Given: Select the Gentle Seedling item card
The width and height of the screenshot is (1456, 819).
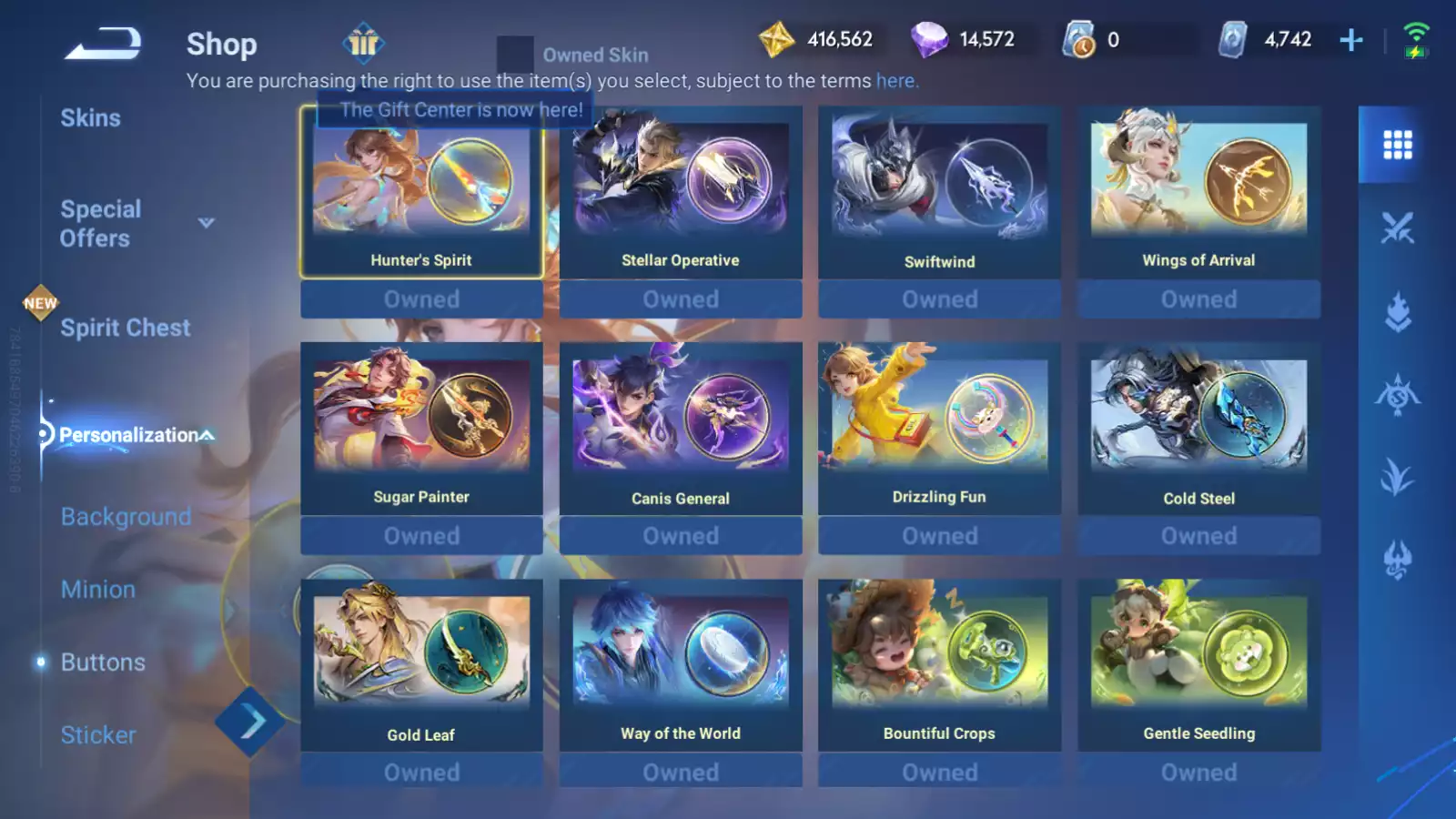Looking at the screenshot, I should (1198, 664).
